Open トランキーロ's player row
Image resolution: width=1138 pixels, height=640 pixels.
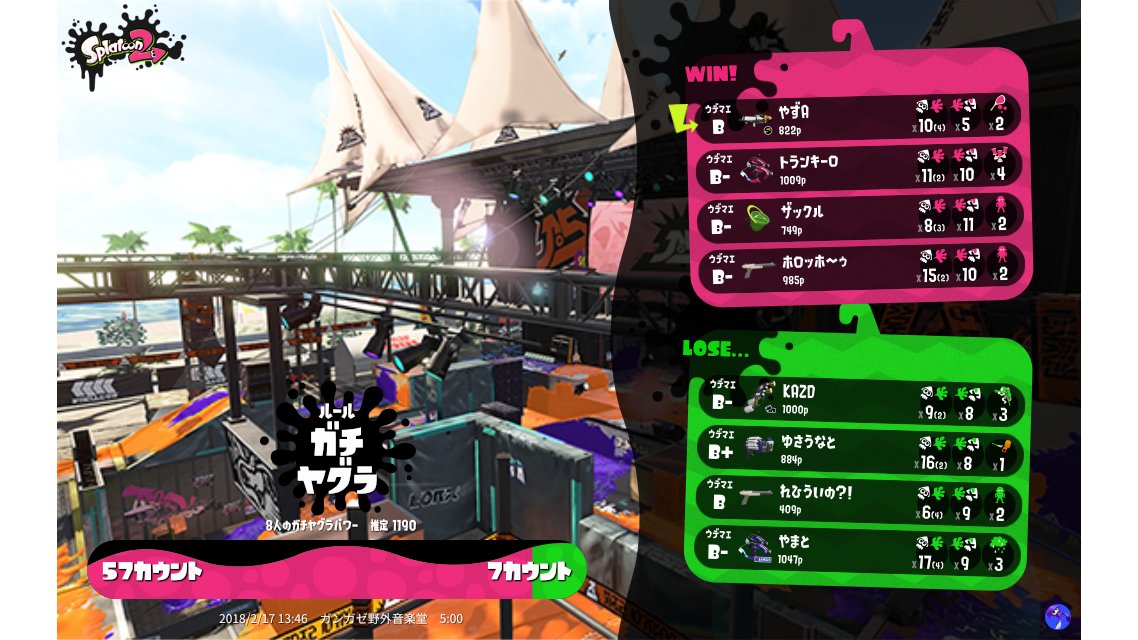point(858,168)
